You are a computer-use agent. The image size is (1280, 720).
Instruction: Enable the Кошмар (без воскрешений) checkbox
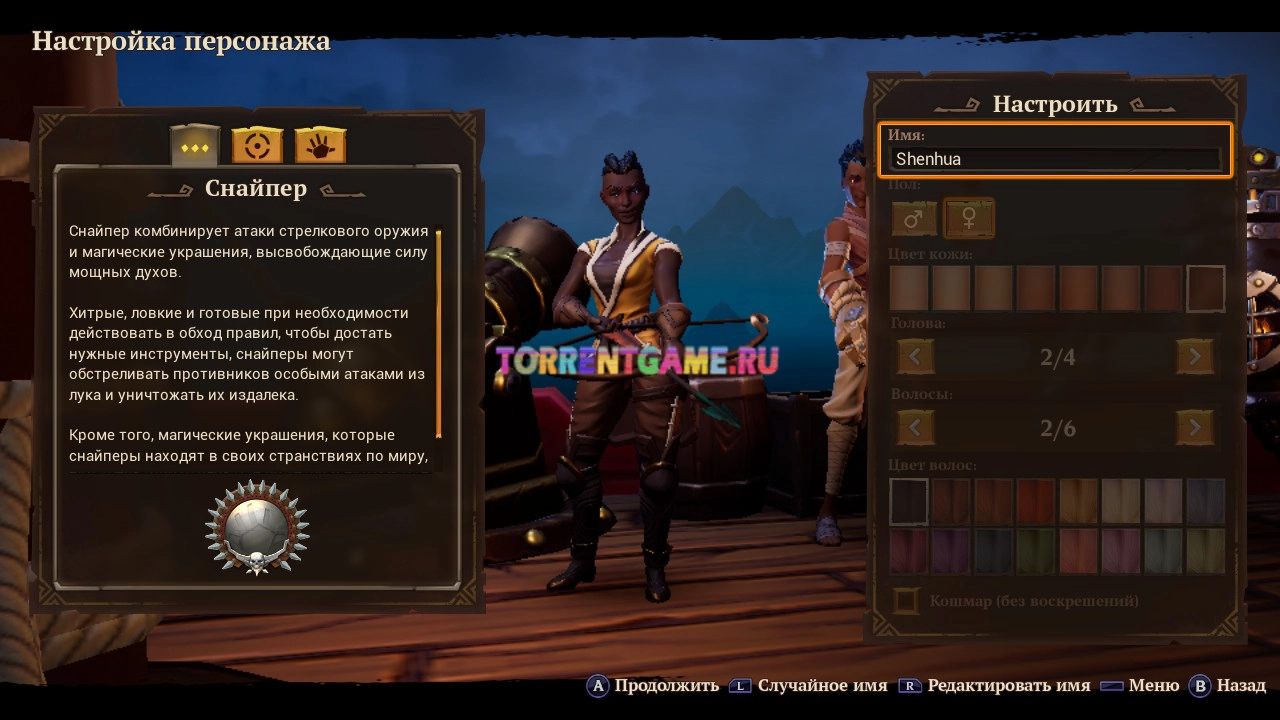pos(907,601)
